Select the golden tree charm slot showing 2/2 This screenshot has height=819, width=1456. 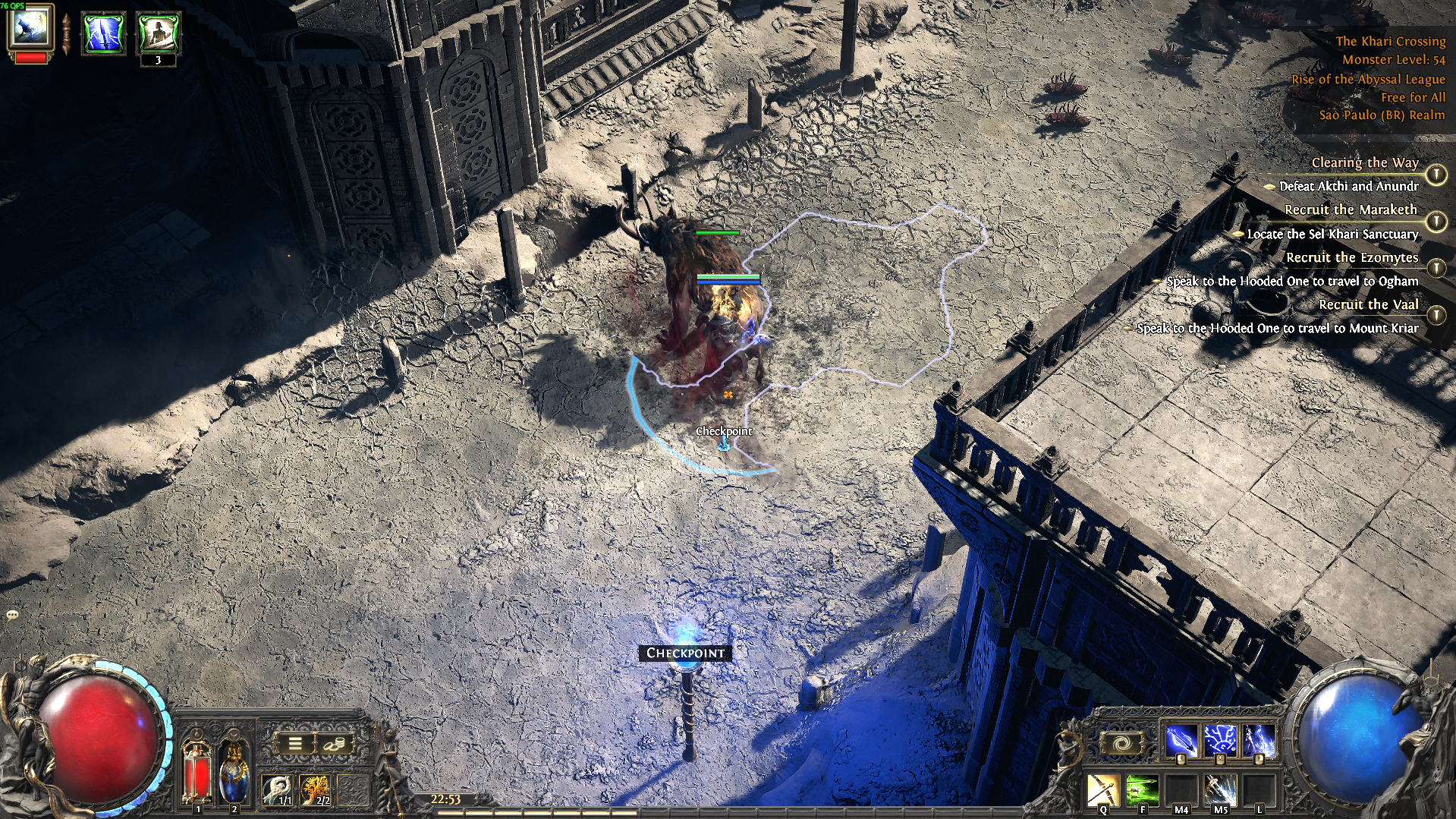[x=315, y=789]
